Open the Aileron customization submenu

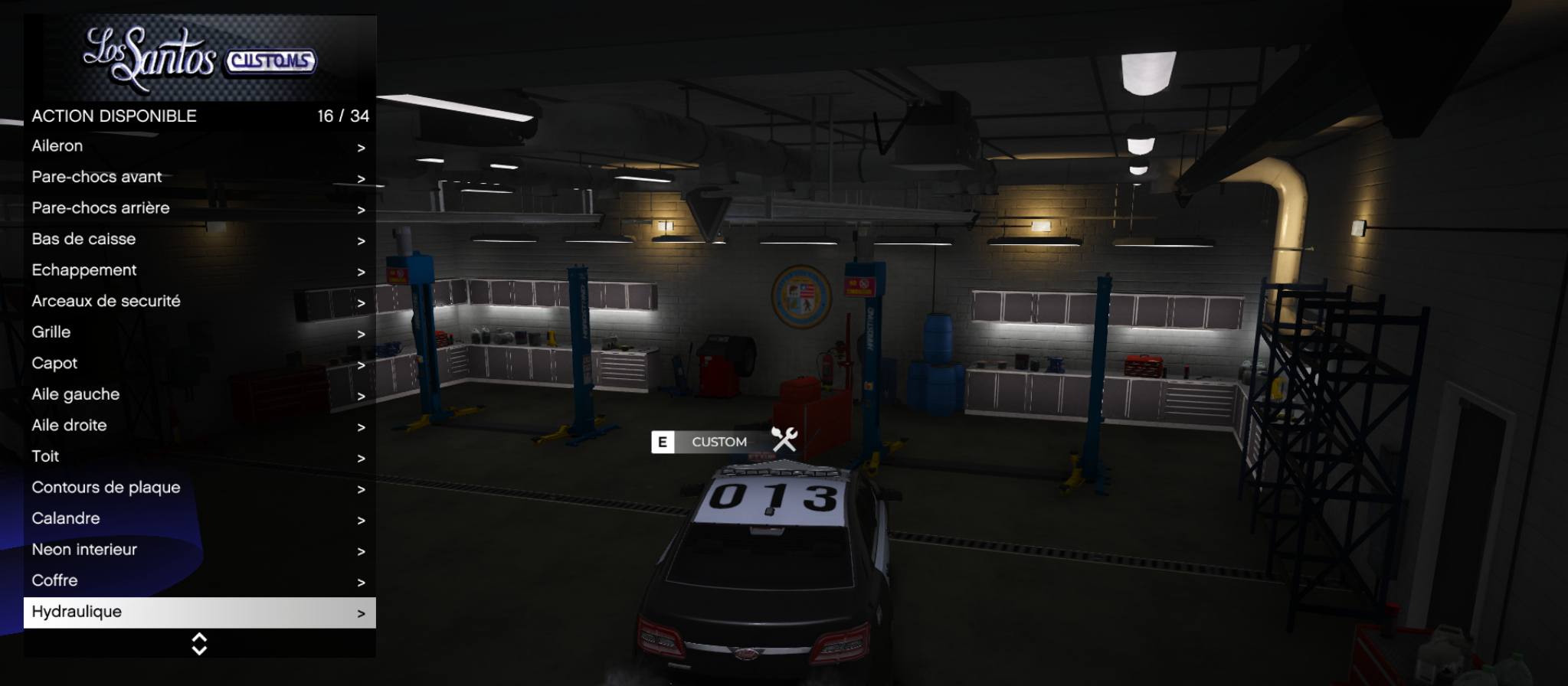pos(199,146)
